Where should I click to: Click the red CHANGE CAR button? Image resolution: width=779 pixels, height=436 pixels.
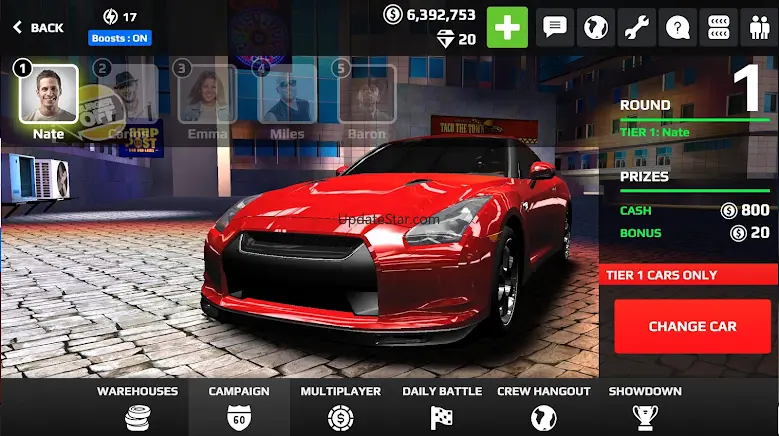point(692,326)
